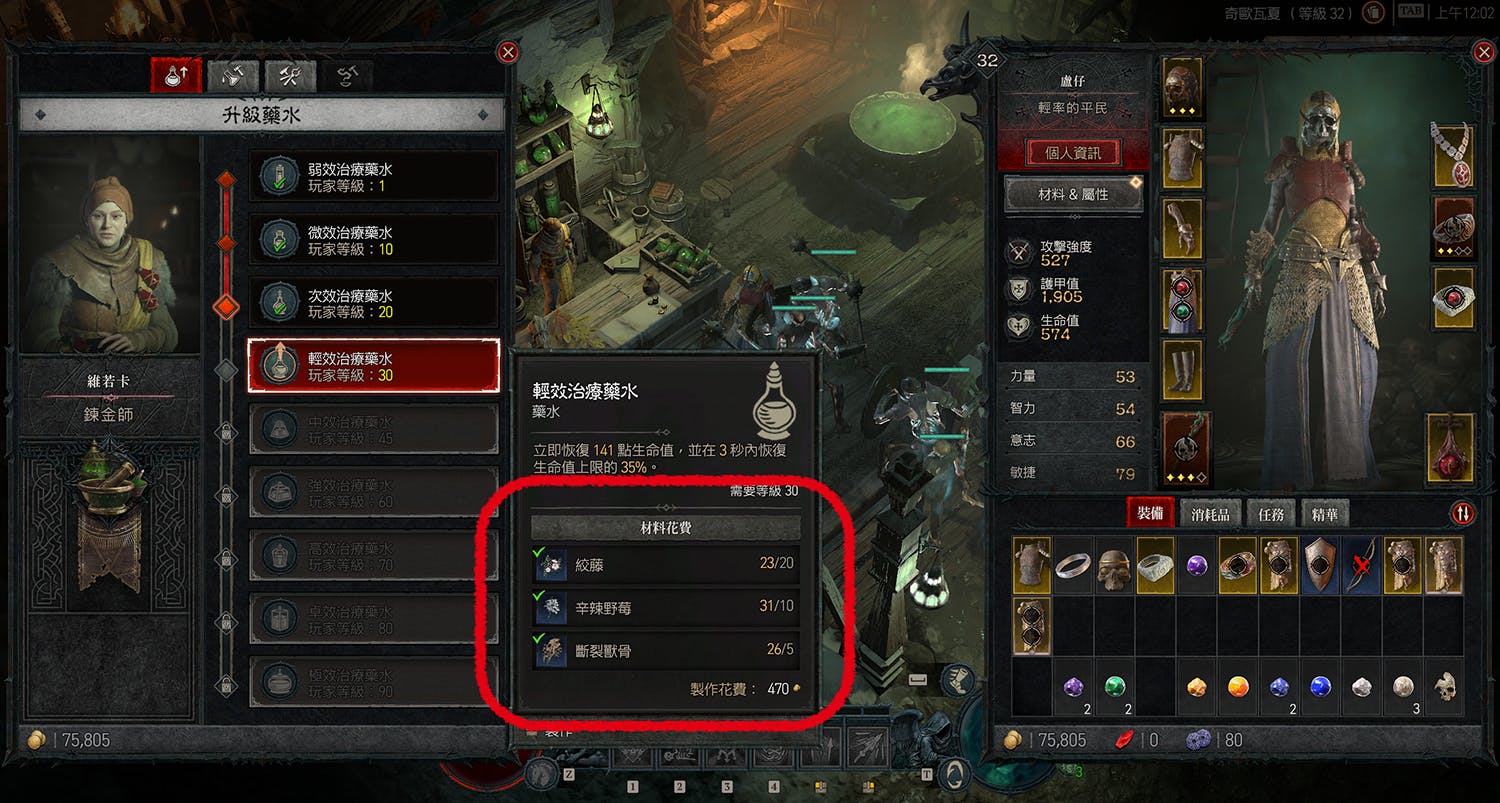Open the 材料 & 屬性 panel
This screenshot has width=1500, height=803.
click(x=1073, y=195)
